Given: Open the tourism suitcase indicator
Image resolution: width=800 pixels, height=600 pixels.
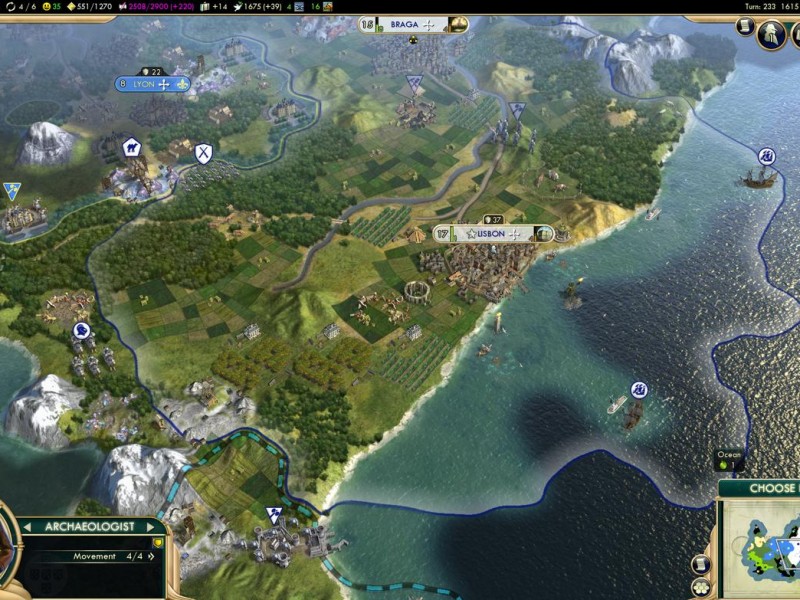Looking at the screenshot, I should pos(204,6).
